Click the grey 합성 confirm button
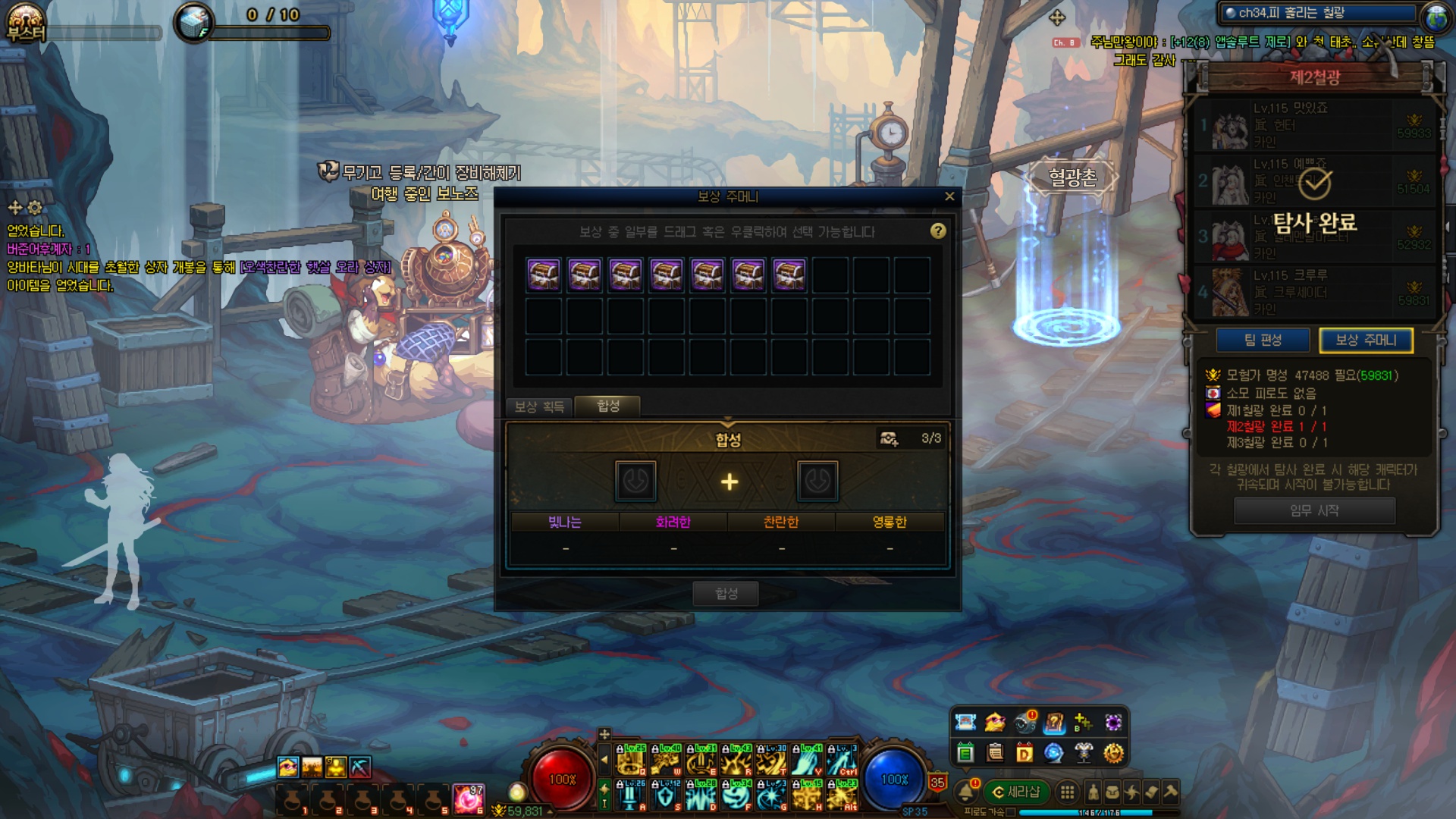1456x819 pixels. pyautogui.click(x=726, y=593)
